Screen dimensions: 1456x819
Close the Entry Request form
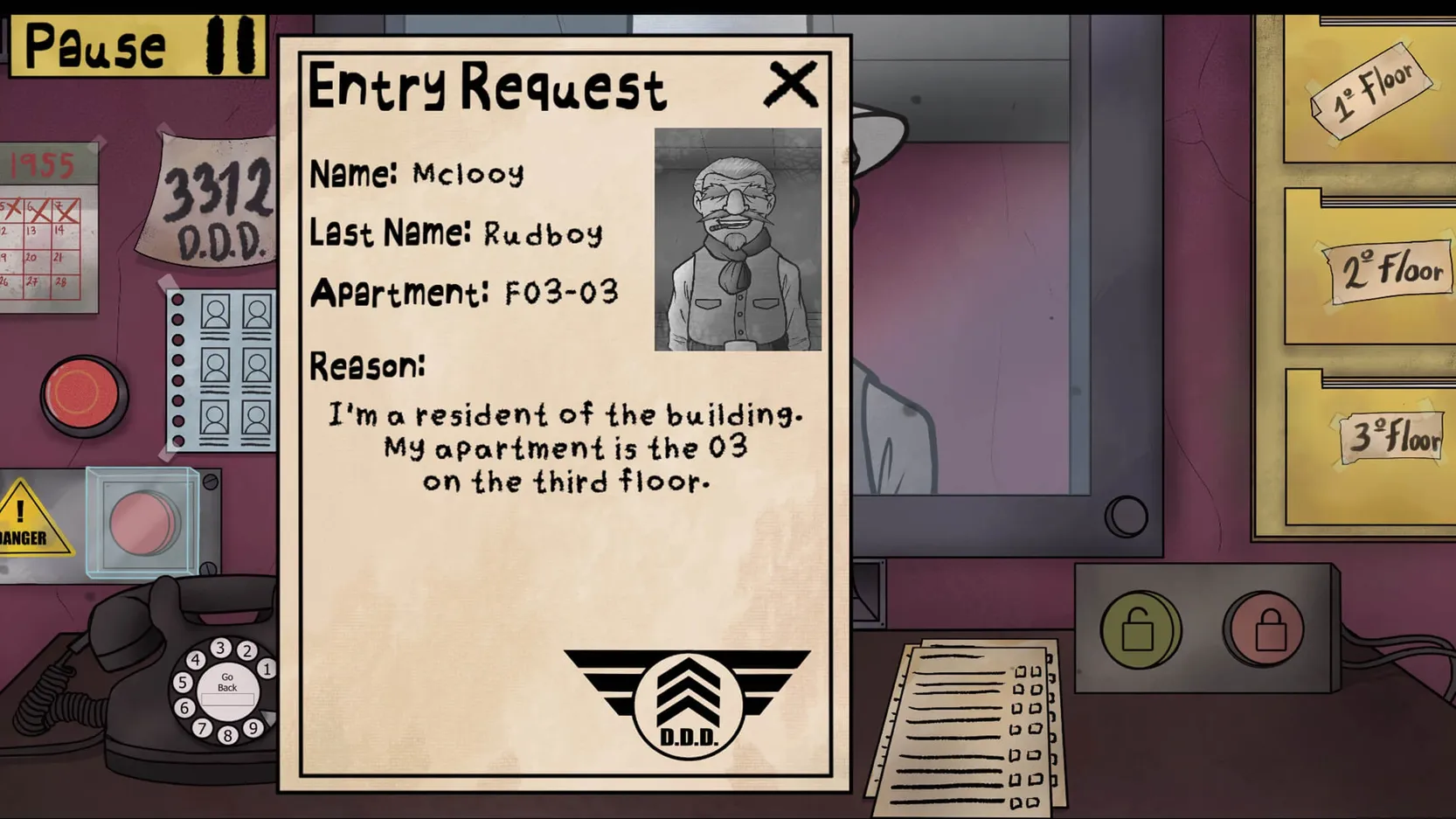point(791,83)
